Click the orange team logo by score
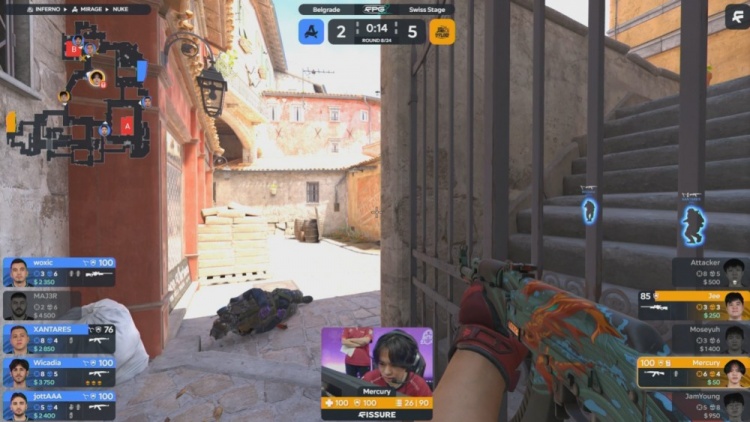This screenshot has height=422, width=750. 441,31
